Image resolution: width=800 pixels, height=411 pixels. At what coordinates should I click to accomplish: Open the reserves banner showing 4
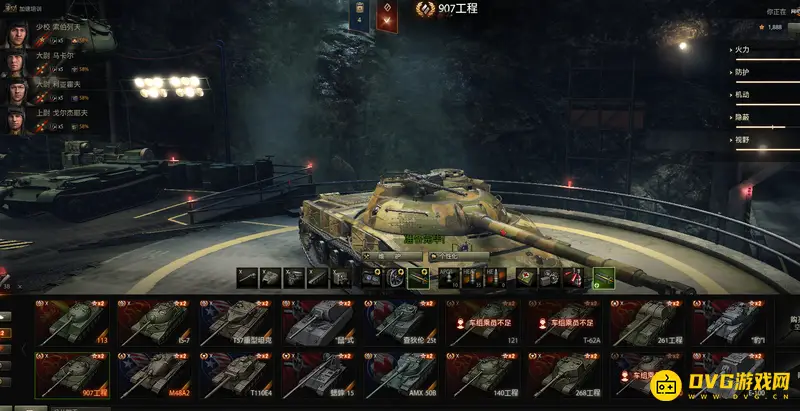pyautogui.click(x=359, y=17)
